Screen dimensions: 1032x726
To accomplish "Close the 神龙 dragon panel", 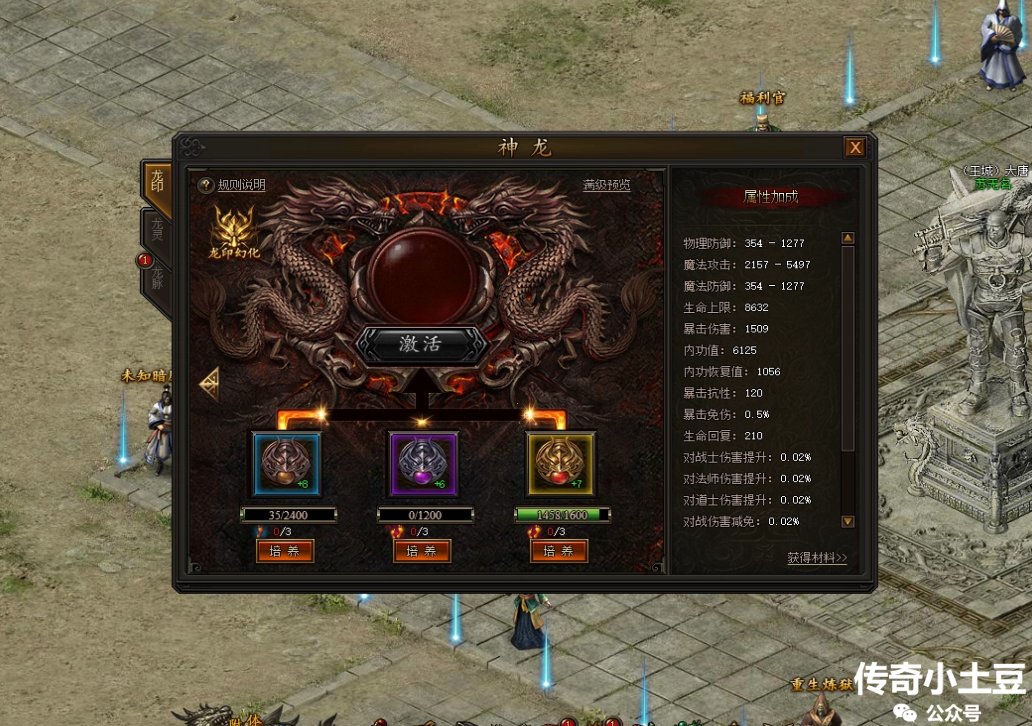I will pyautogui.click(x=855, y=147).
